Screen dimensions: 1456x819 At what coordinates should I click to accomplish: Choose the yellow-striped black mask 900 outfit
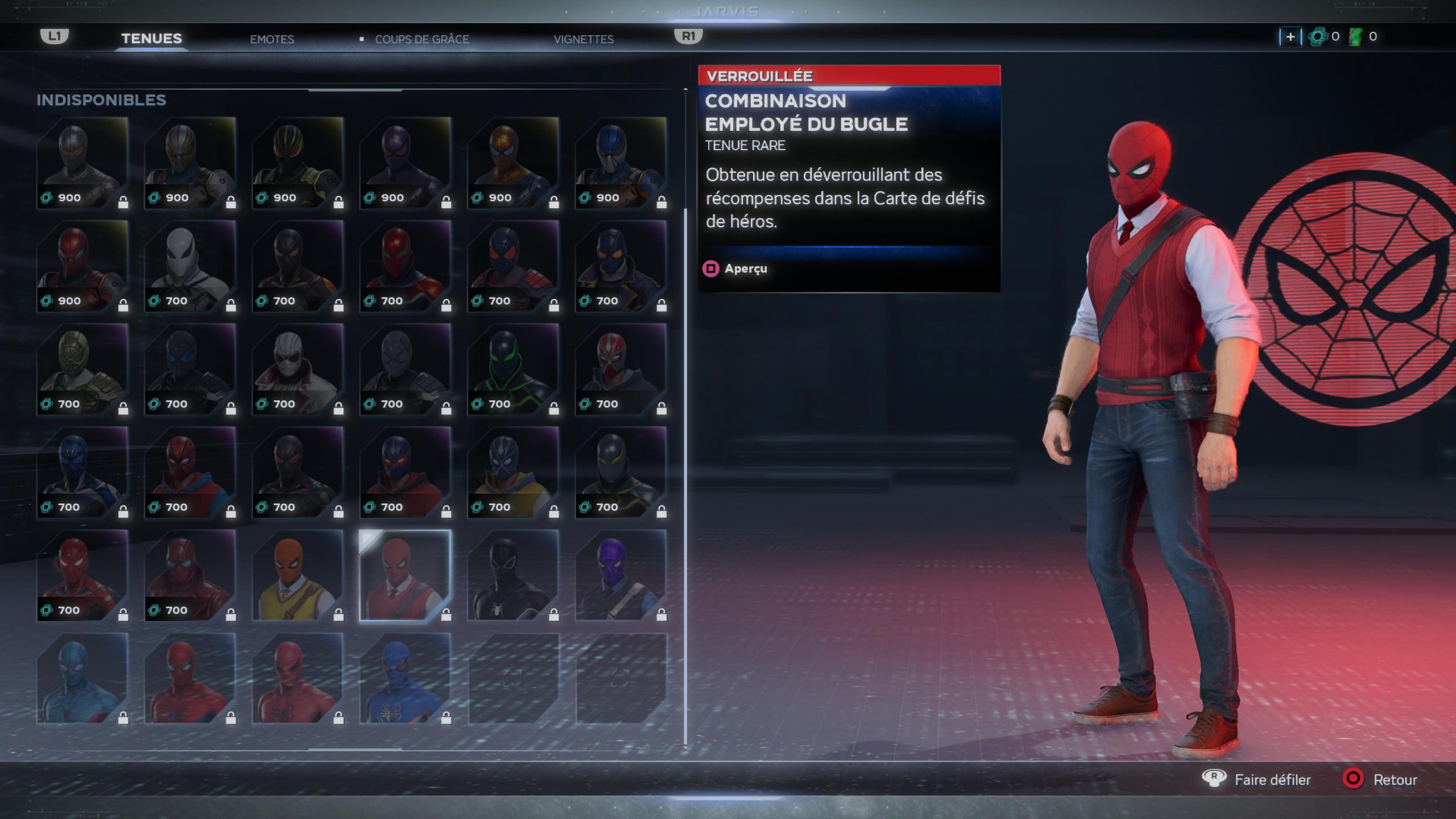pos(297,163)
